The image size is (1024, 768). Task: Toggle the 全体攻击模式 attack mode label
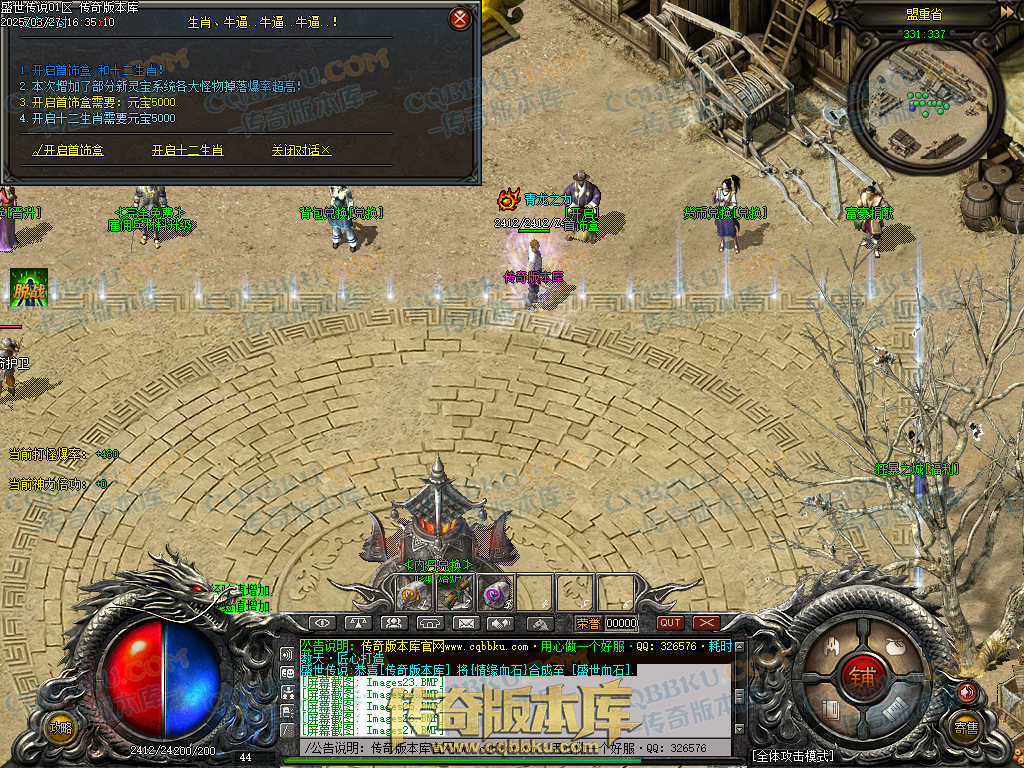[x=792, y=755]
